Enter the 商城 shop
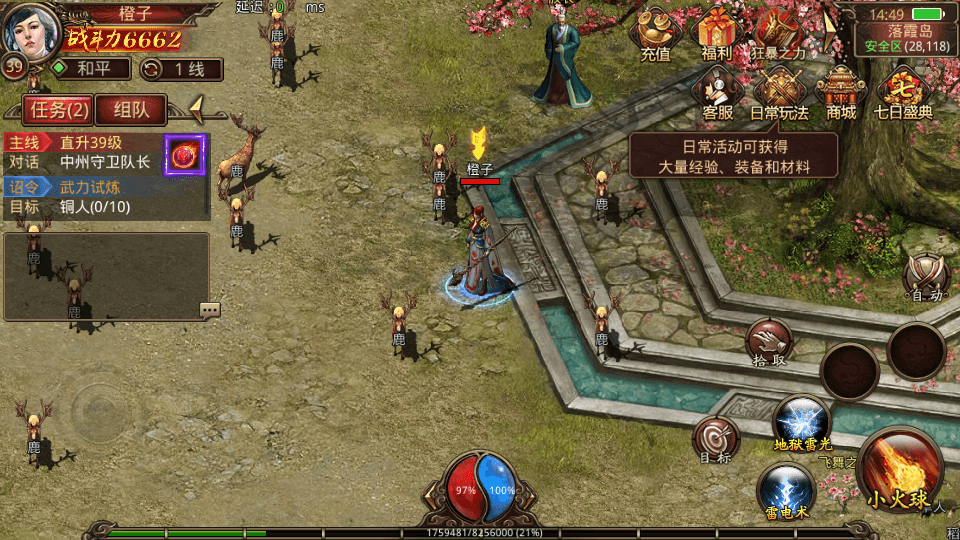 (841, 92)
